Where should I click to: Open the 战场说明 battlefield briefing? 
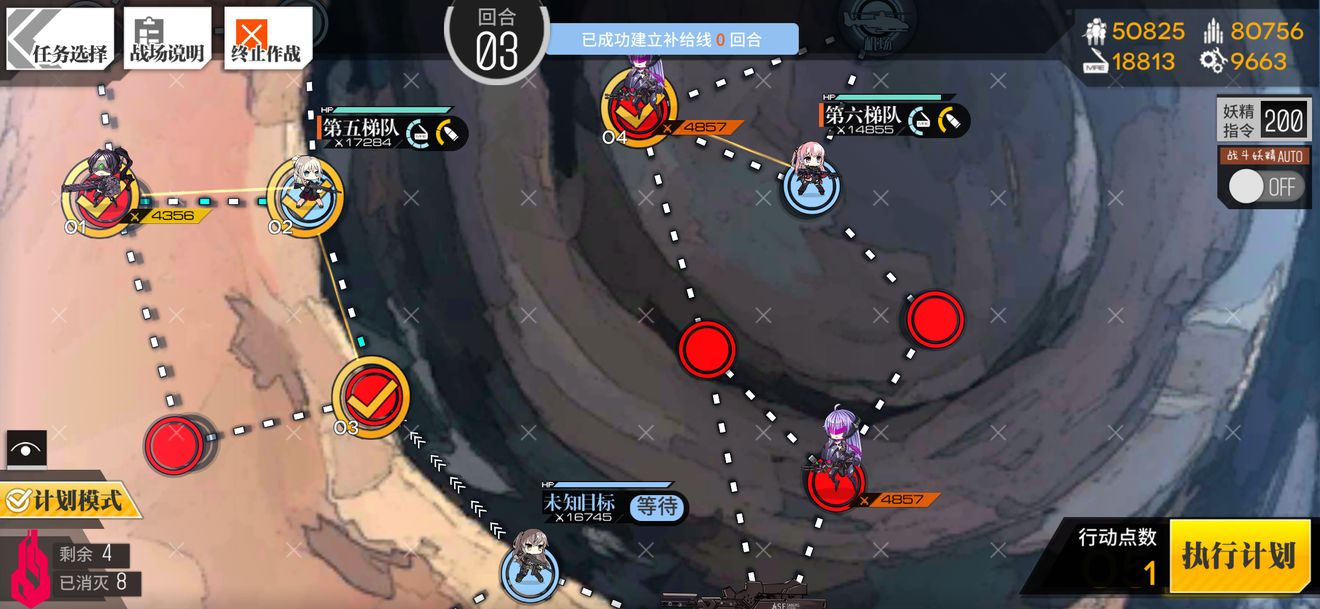167,39
